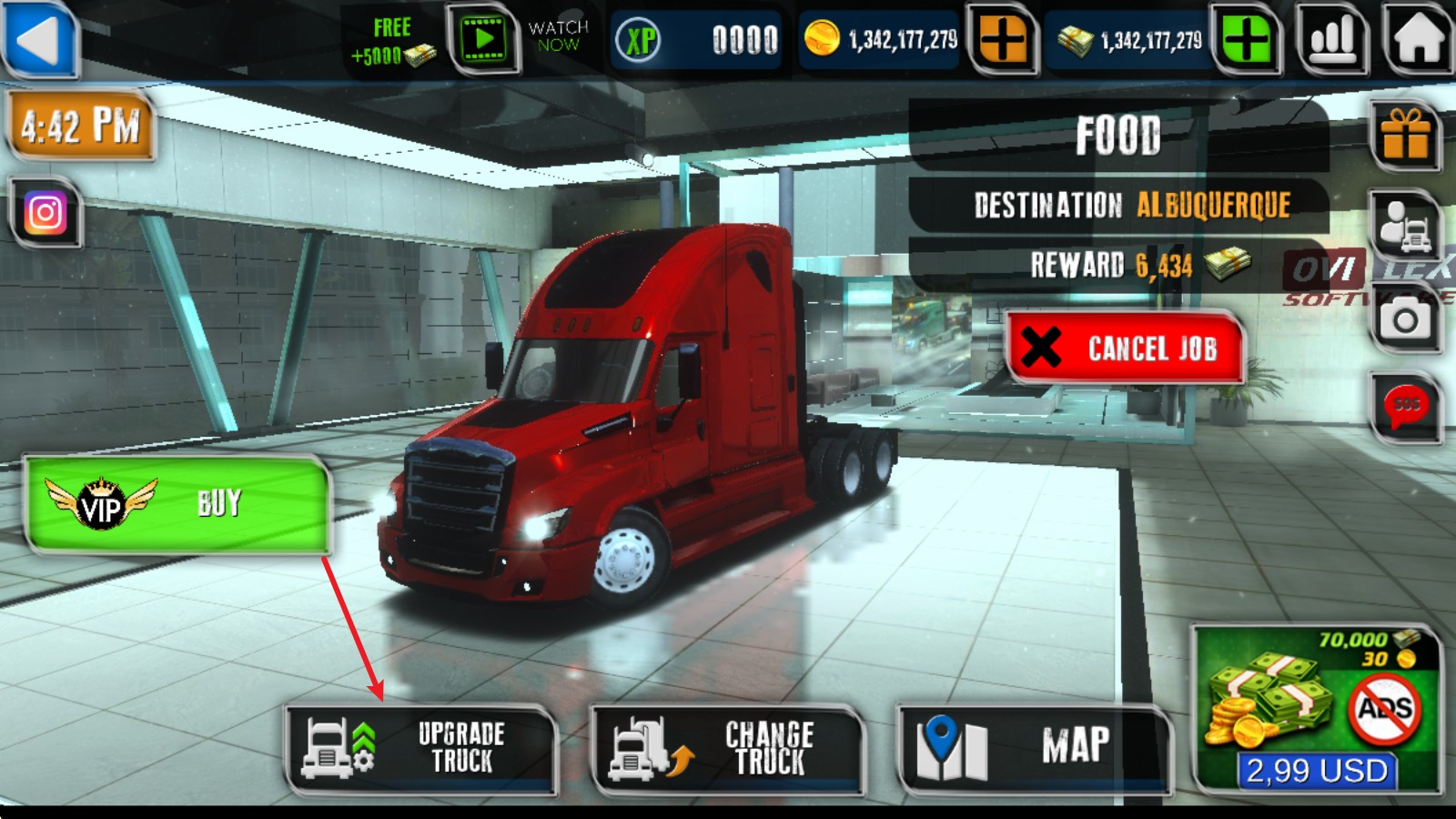This screenshot has width=1456, height=819.
Task: Buy the VIP membership
Action: (177, 504)
